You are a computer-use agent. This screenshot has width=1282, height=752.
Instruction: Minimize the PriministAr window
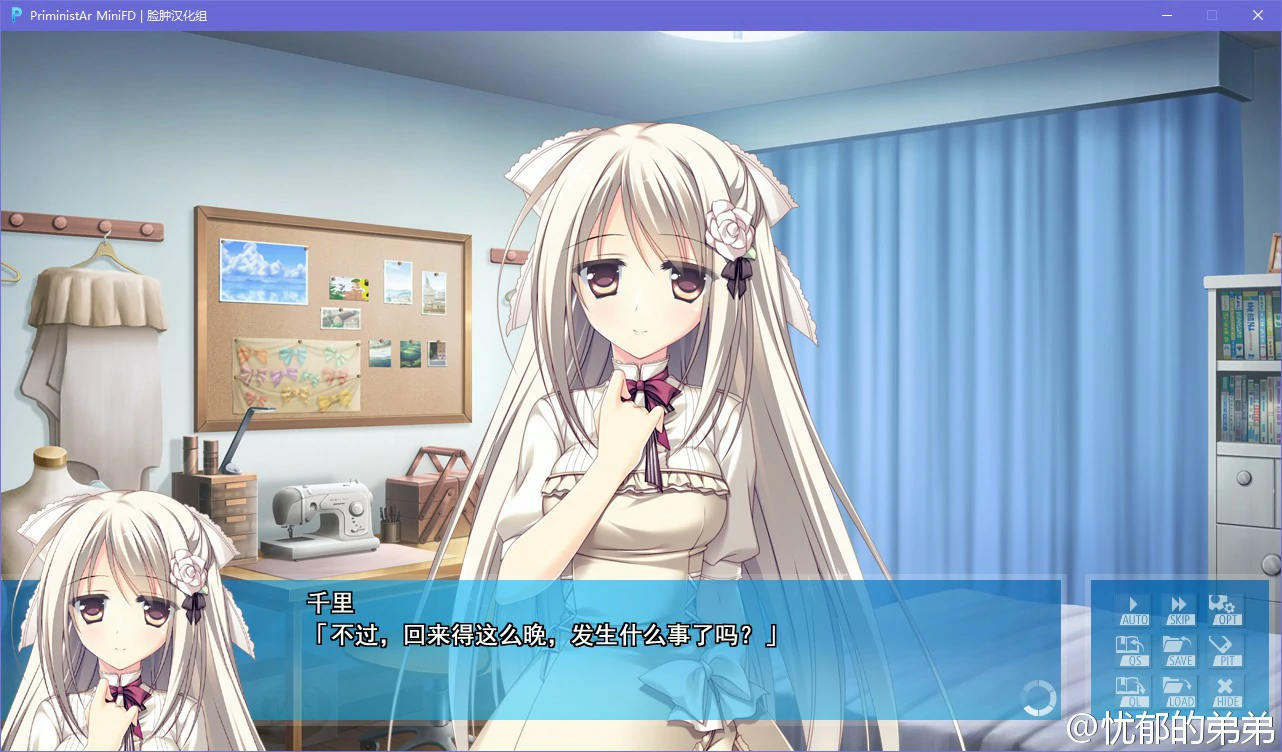coord(1166,15)
